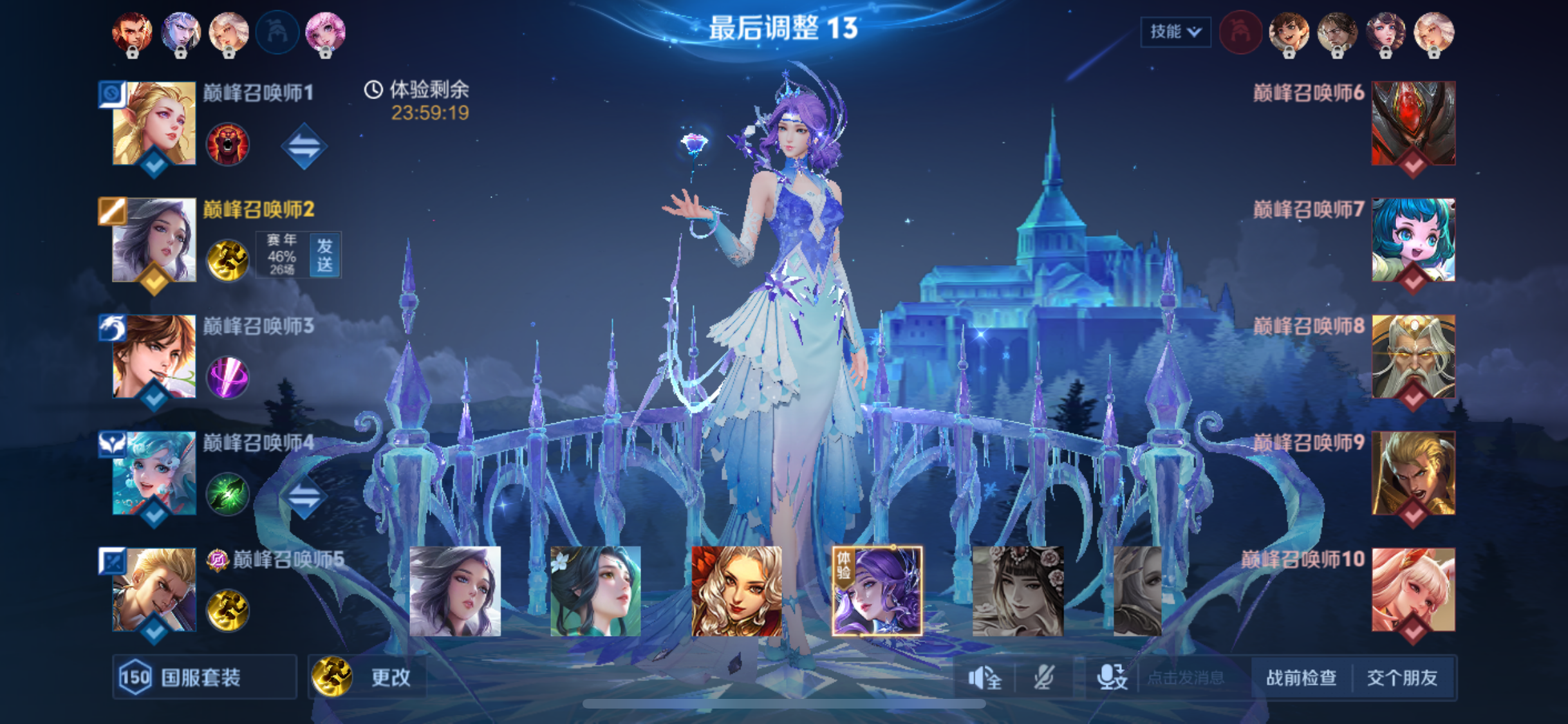Choose the red-gold blonde skin thumbnail
1568x724 pixels.
(736, 591)
